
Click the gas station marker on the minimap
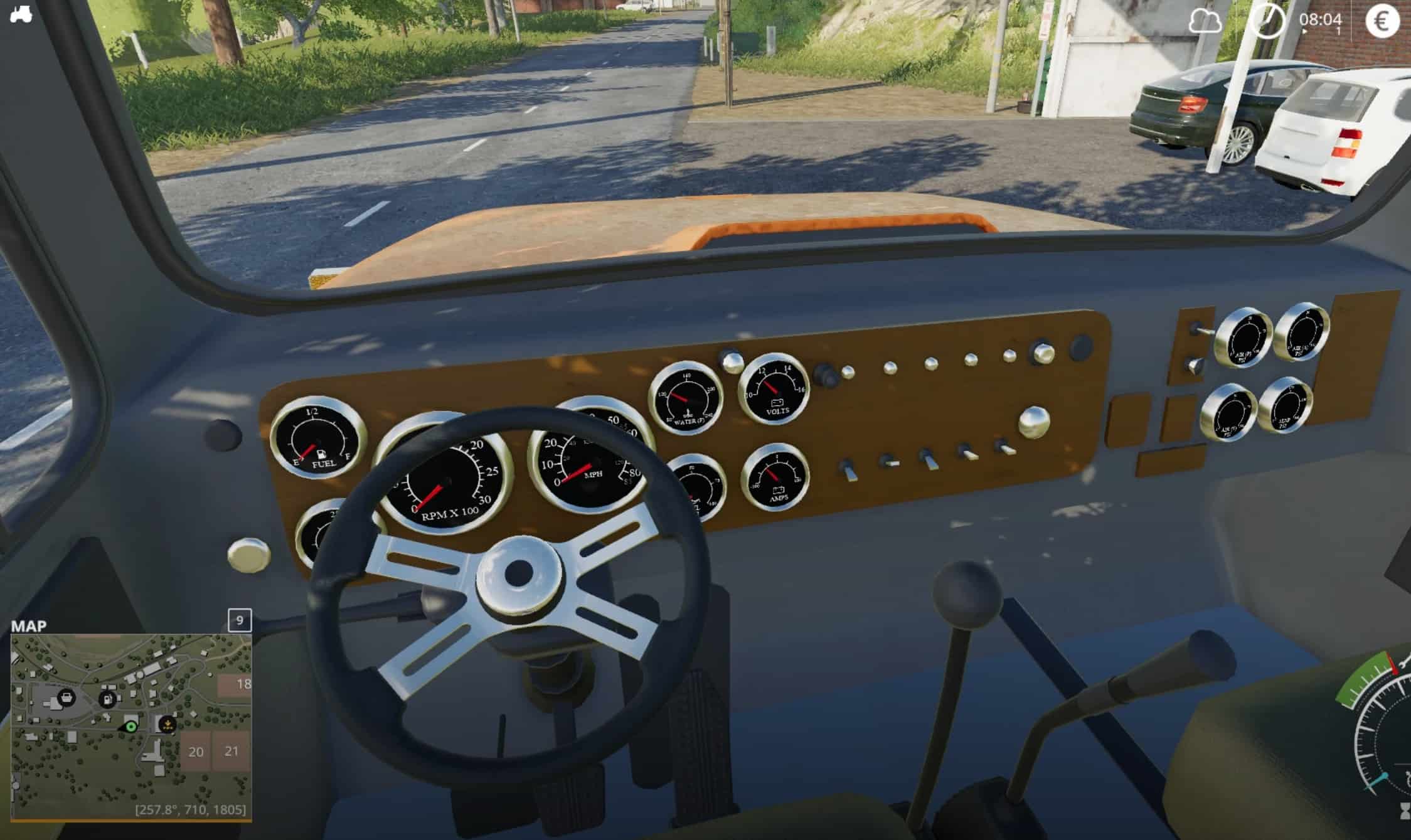click(x=108, y=698)
